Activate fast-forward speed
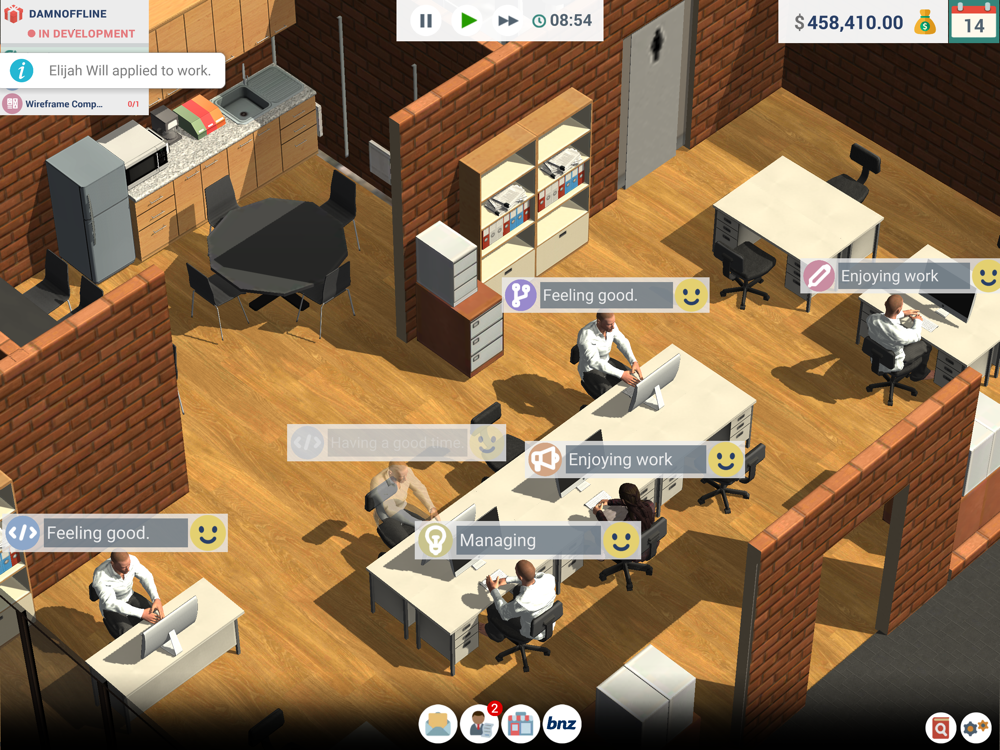 click(x=508, y=20)
